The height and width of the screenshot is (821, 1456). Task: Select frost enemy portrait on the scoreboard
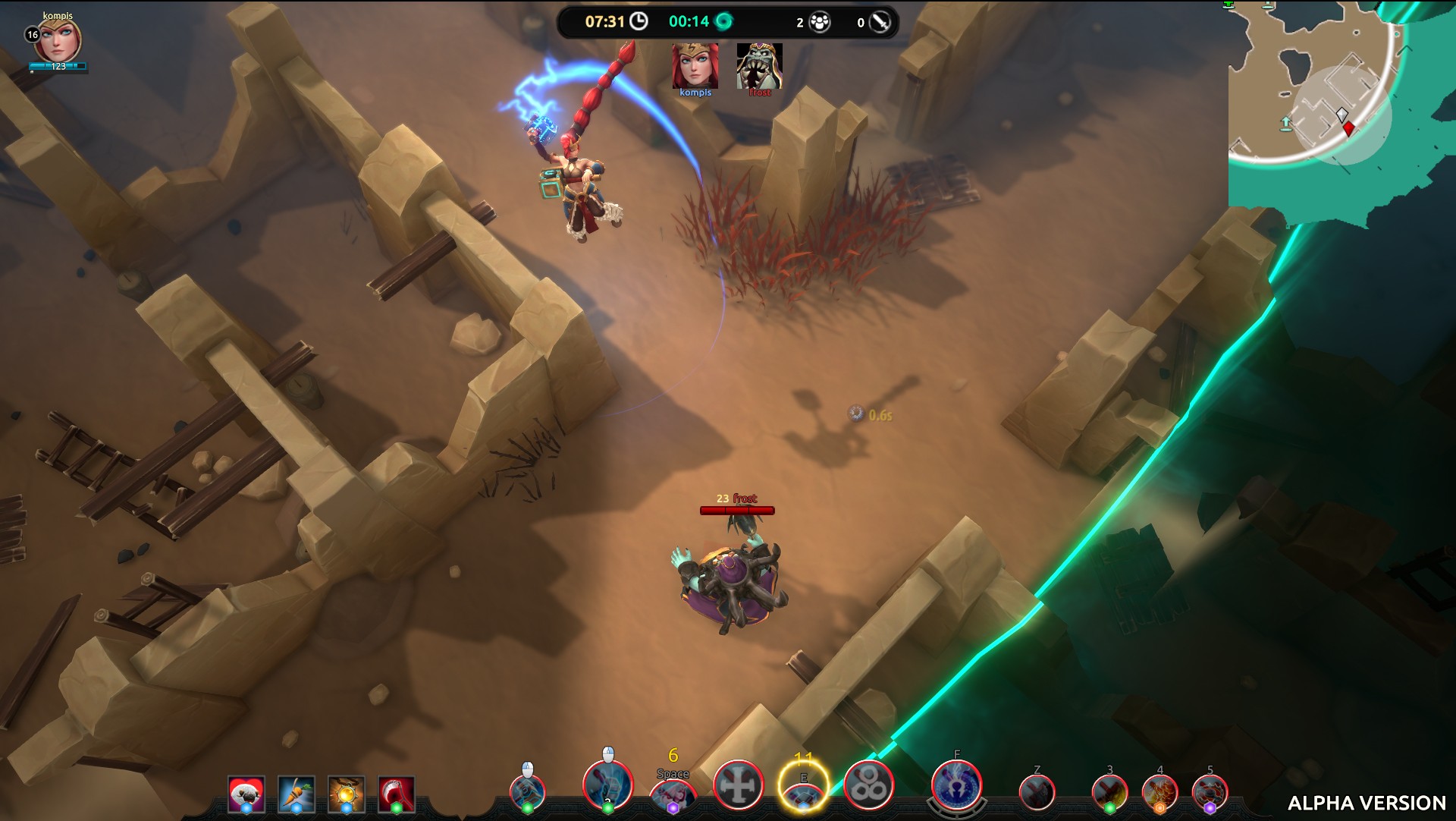(x=759, y=66)
